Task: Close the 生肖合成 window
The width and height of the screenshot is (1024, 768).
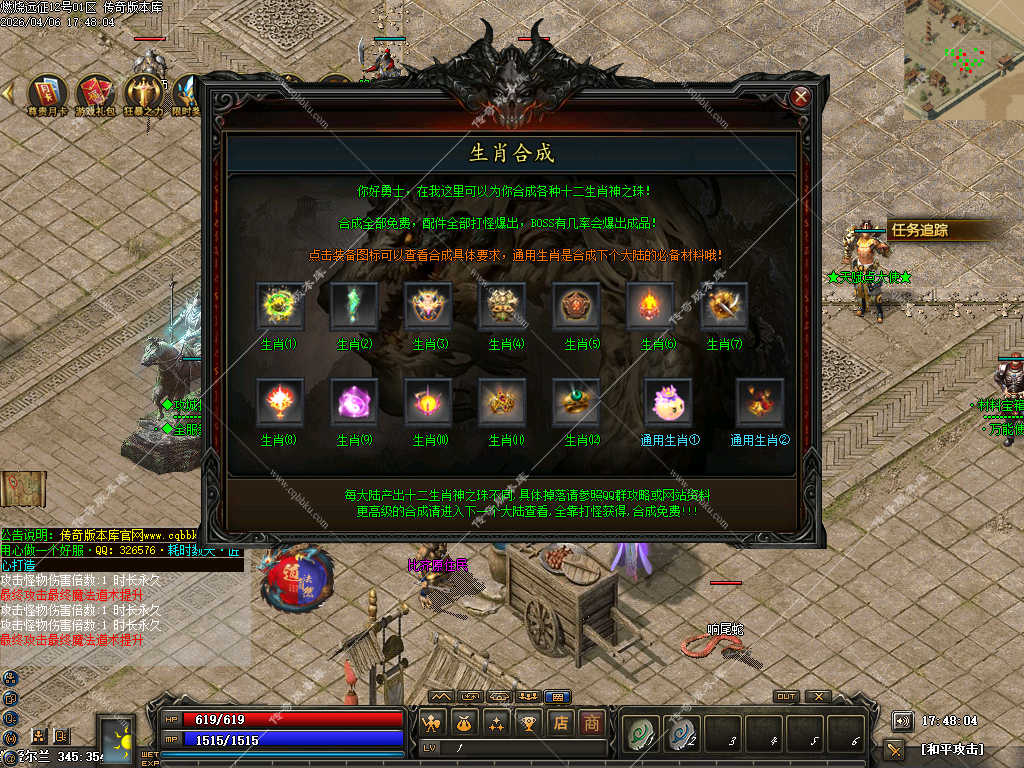Action: (800, 97)
